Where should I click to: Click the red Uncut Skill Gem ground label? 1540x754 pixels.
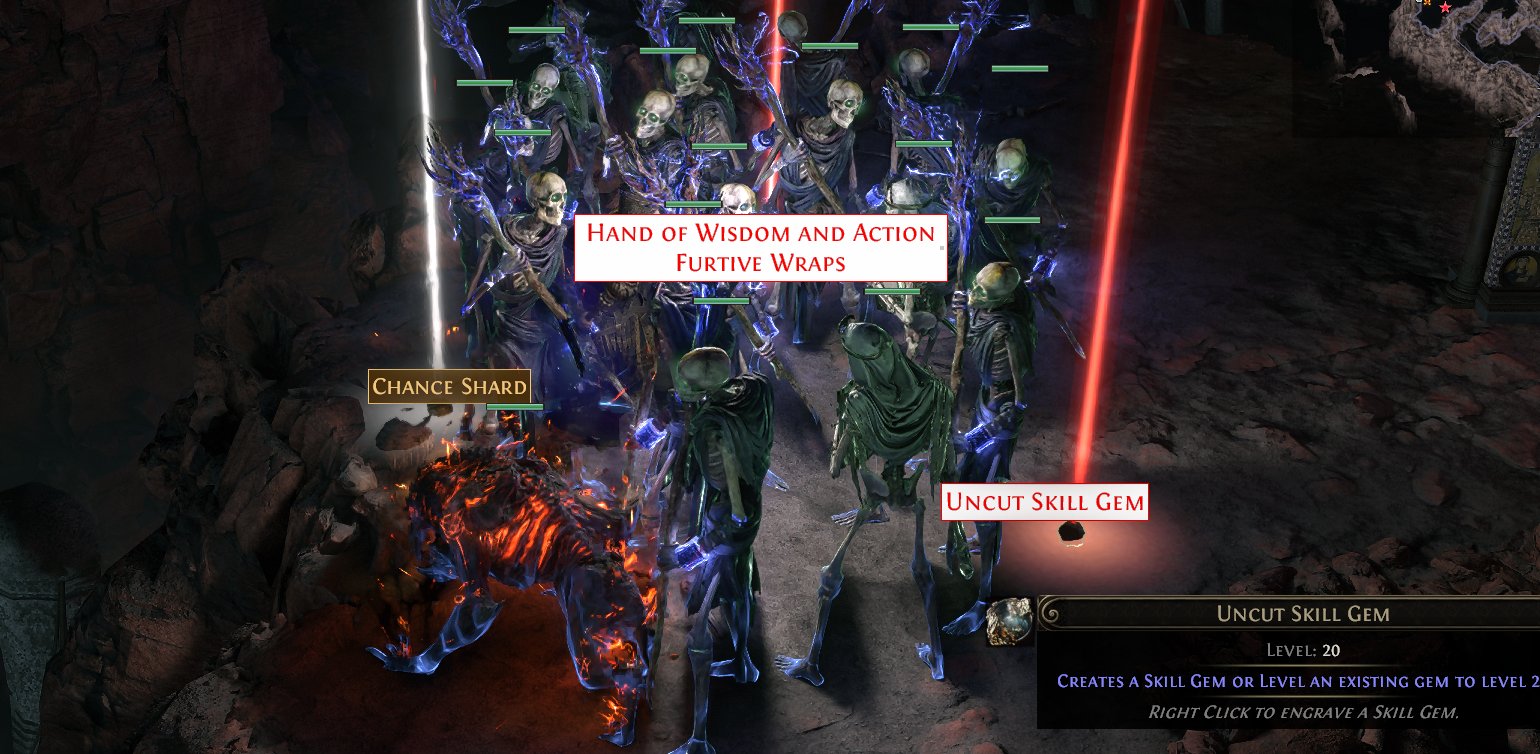tap(1046, 502)
